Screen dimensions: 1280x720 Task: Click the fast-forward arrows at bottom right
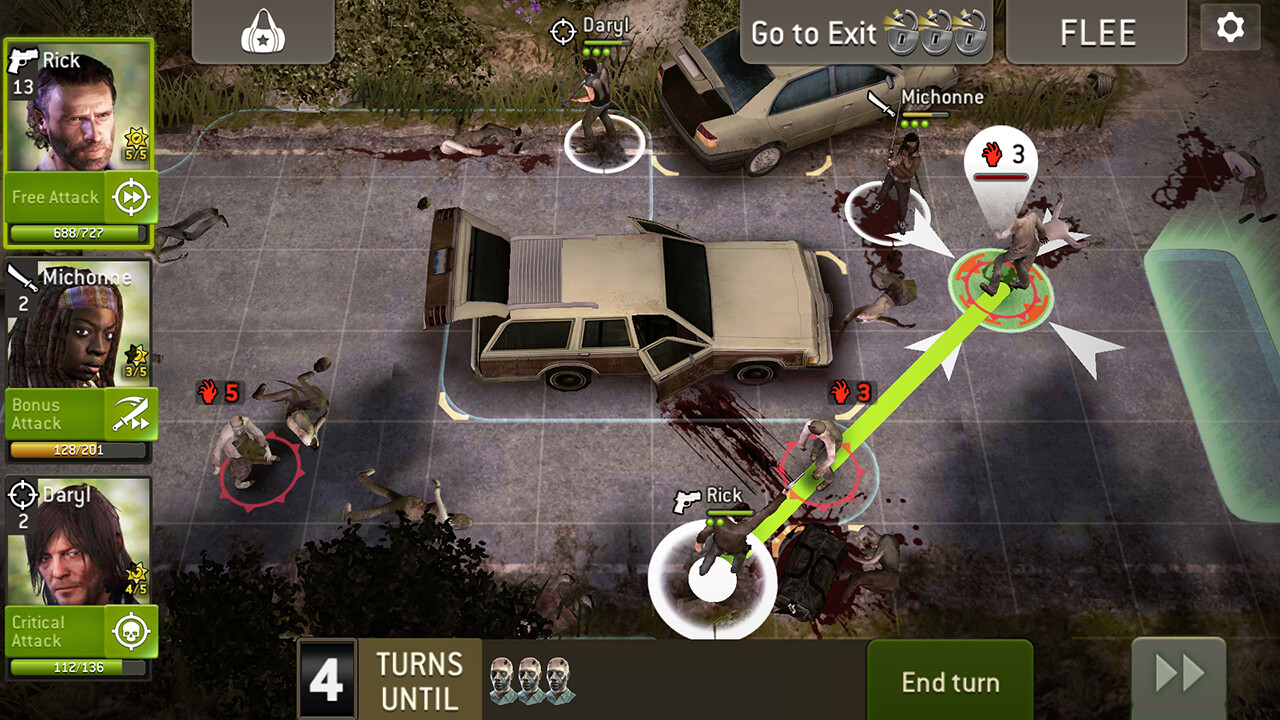(1180, 671)
